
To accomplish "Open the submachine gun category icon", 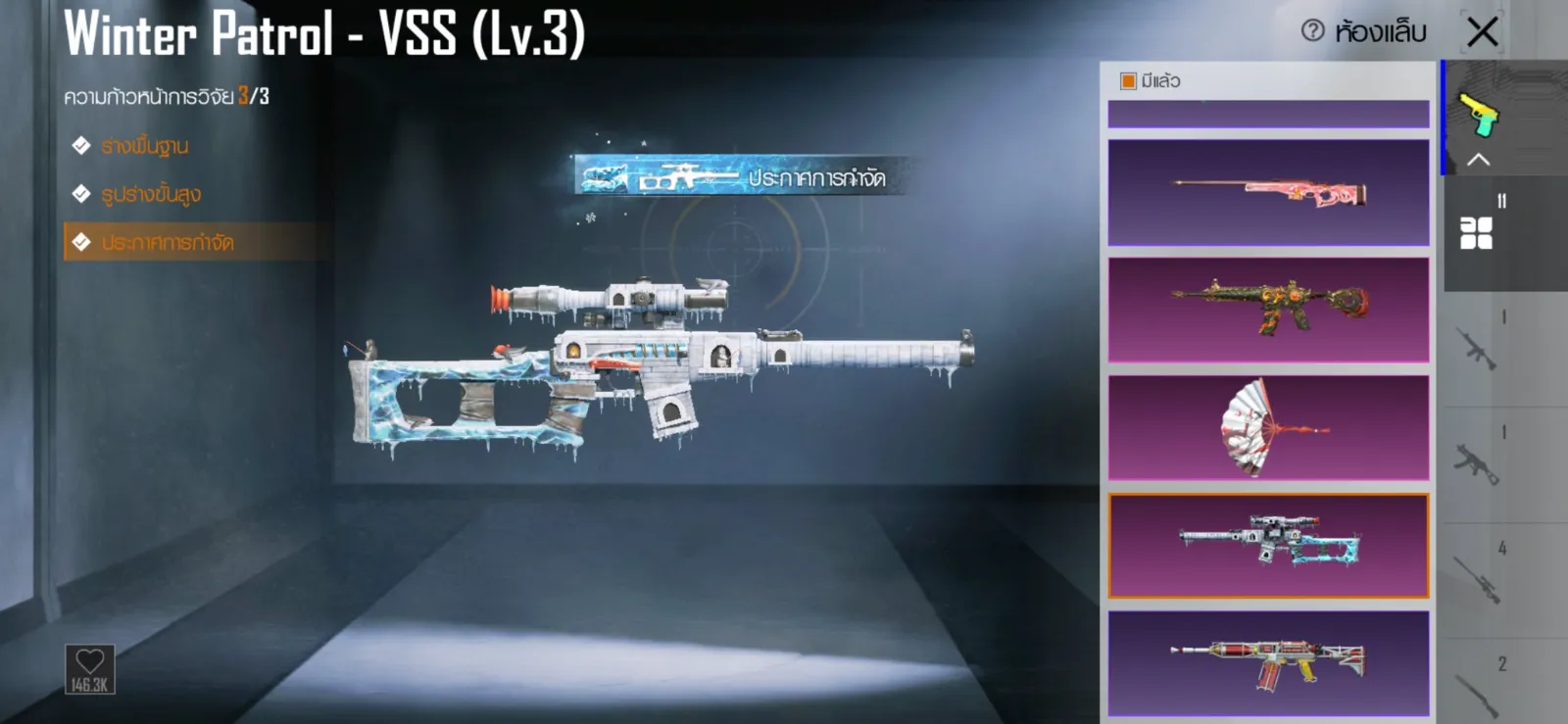I will pos(1477,463).
